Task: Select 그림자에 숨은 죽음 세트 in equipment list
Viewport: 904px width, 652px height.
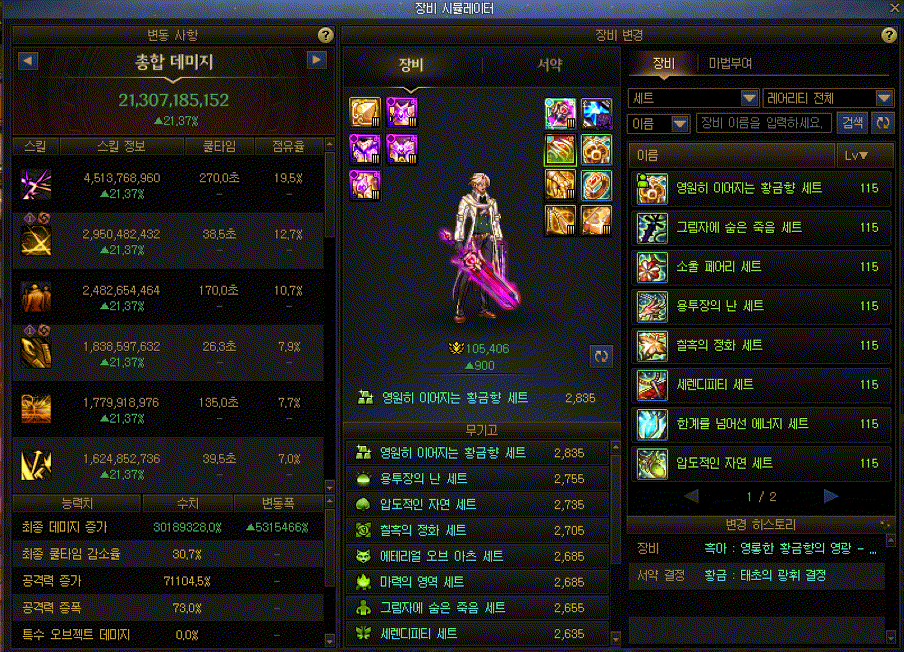Action: 762,228
